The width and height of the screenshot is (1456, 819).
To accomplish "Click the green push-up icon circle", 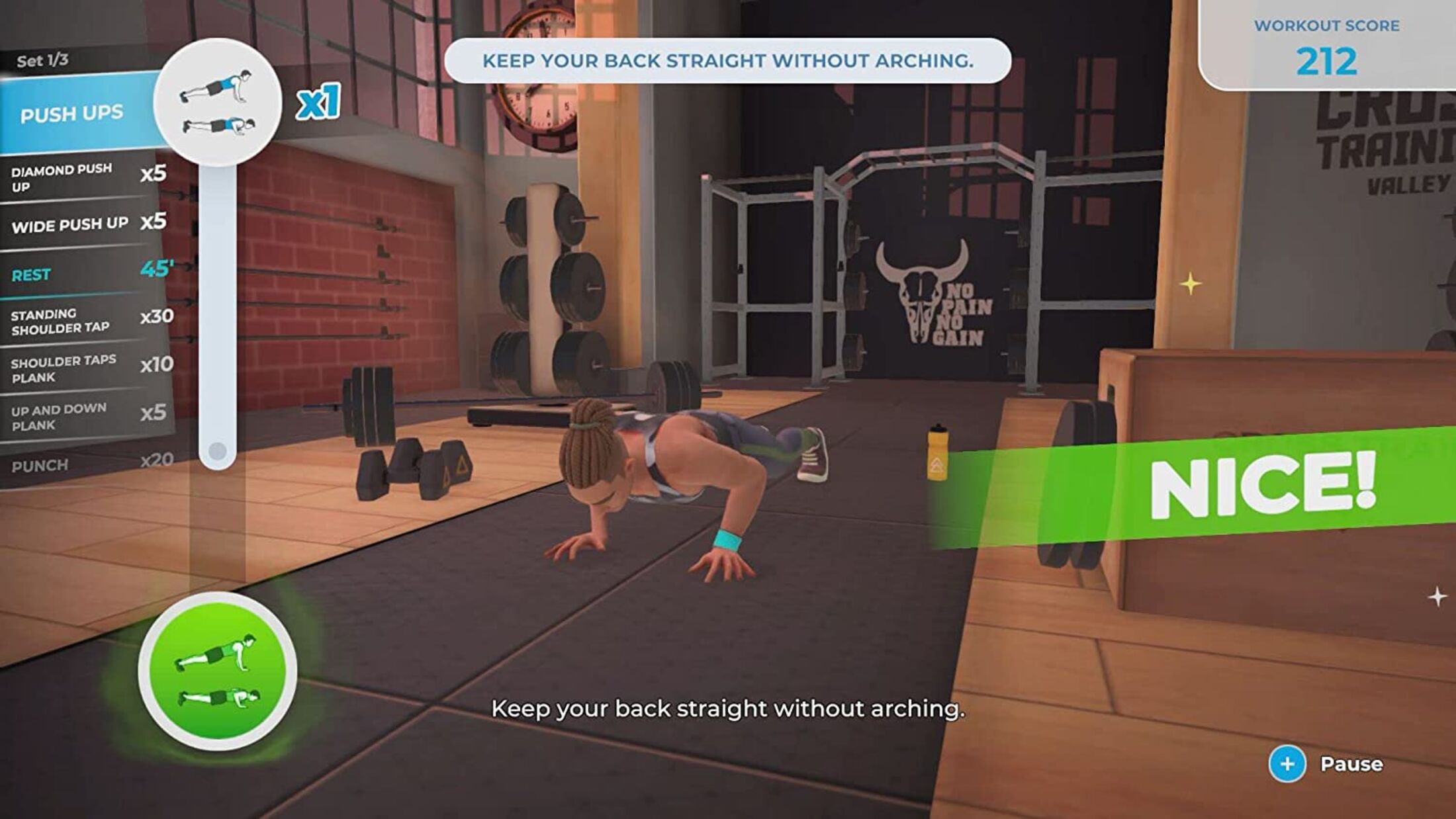I will 217,670.
